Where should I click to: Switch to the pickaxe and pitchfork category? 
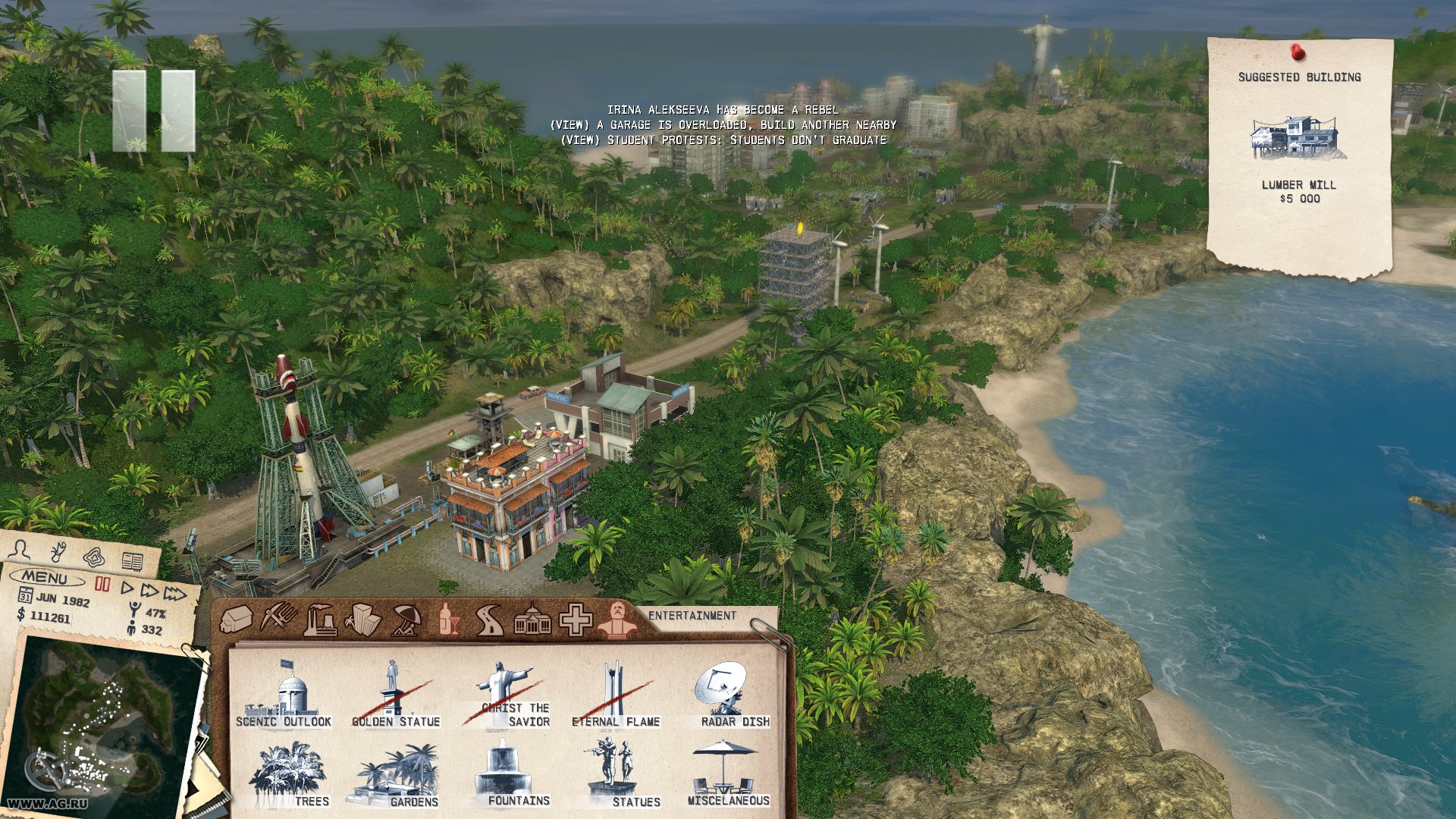(x=278, y=617)
